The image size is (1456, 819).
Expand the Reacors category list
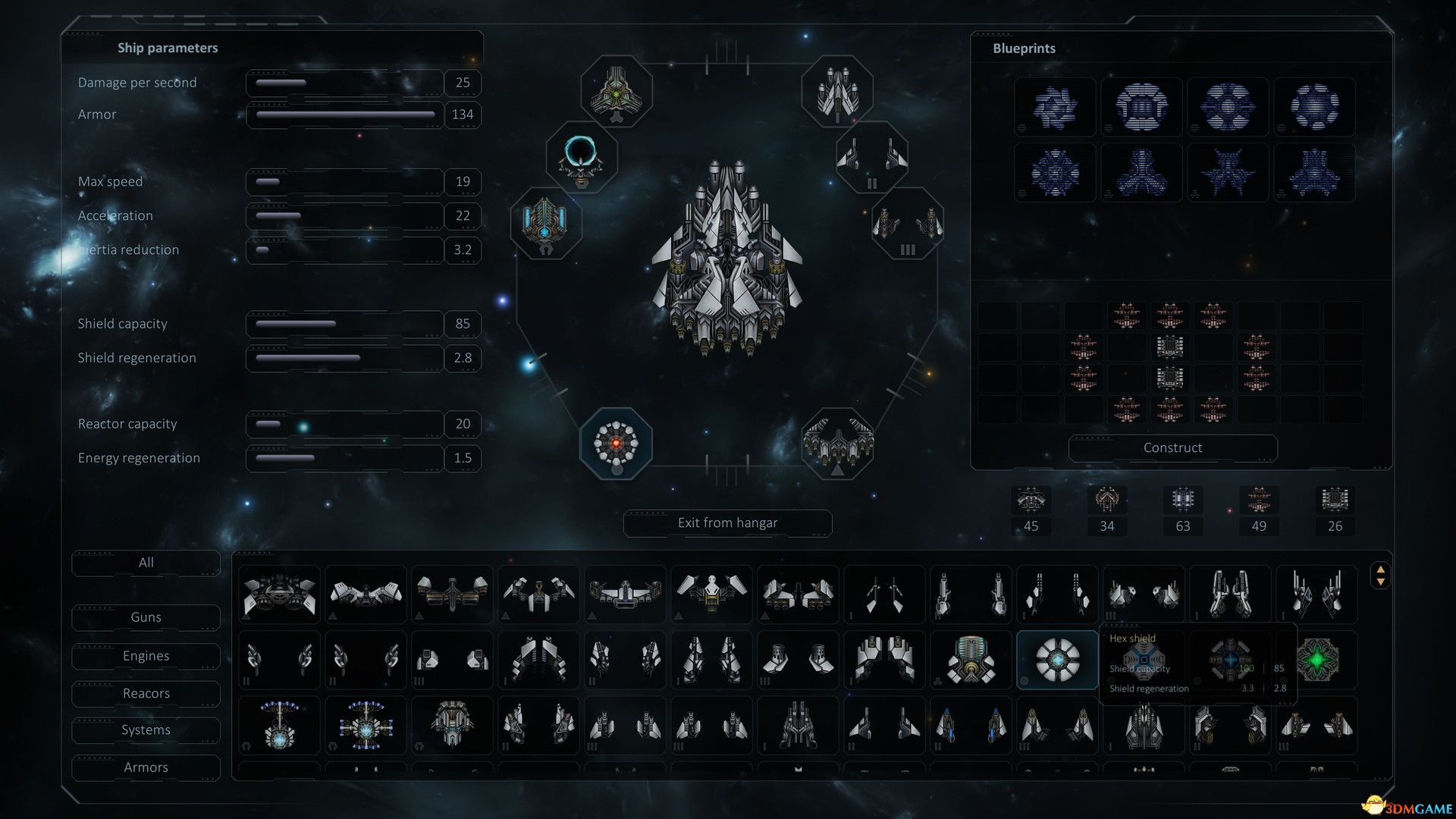(x=146, y=693)
